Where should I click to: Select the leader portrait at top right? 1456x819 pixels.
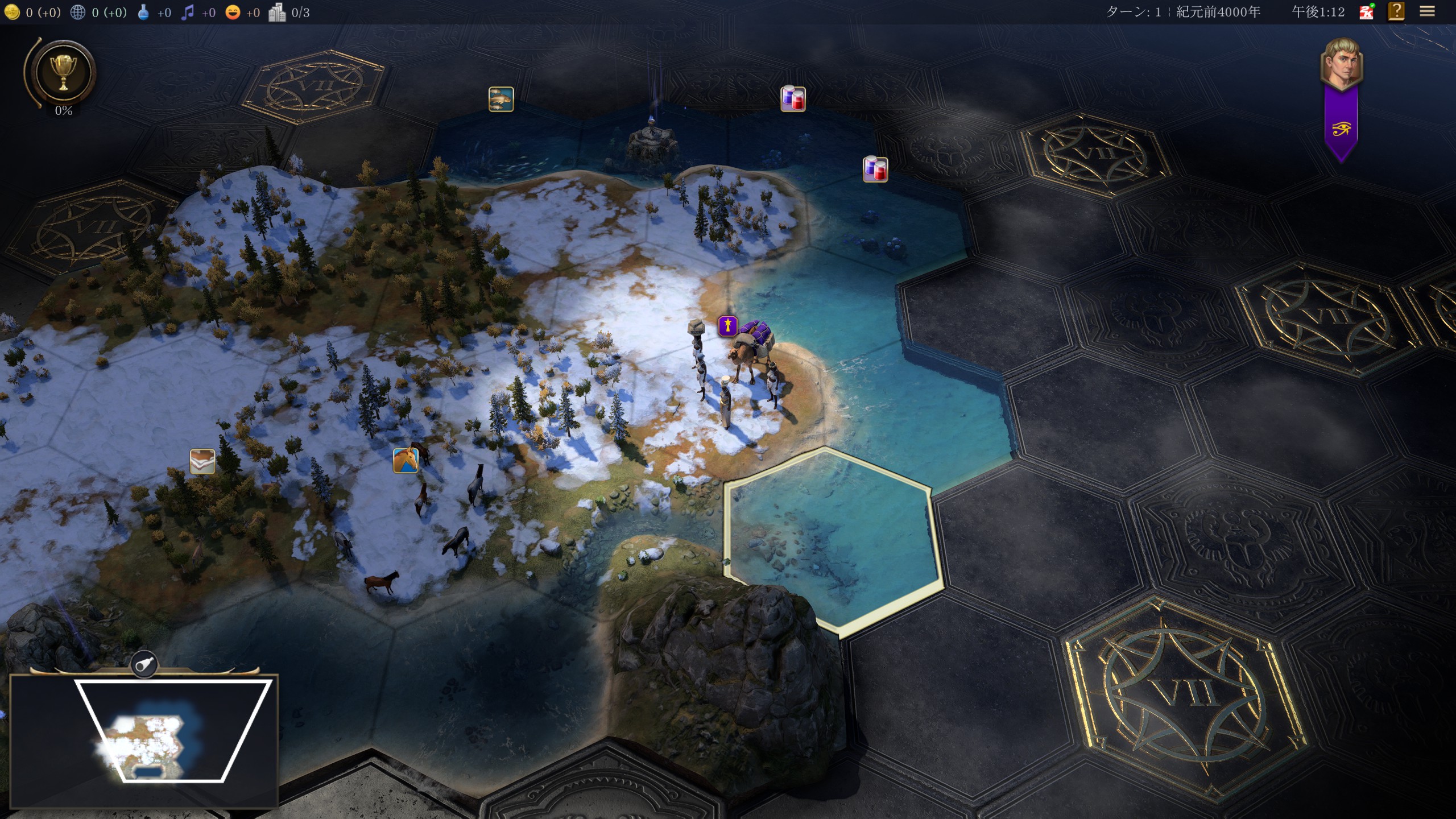1341,64
